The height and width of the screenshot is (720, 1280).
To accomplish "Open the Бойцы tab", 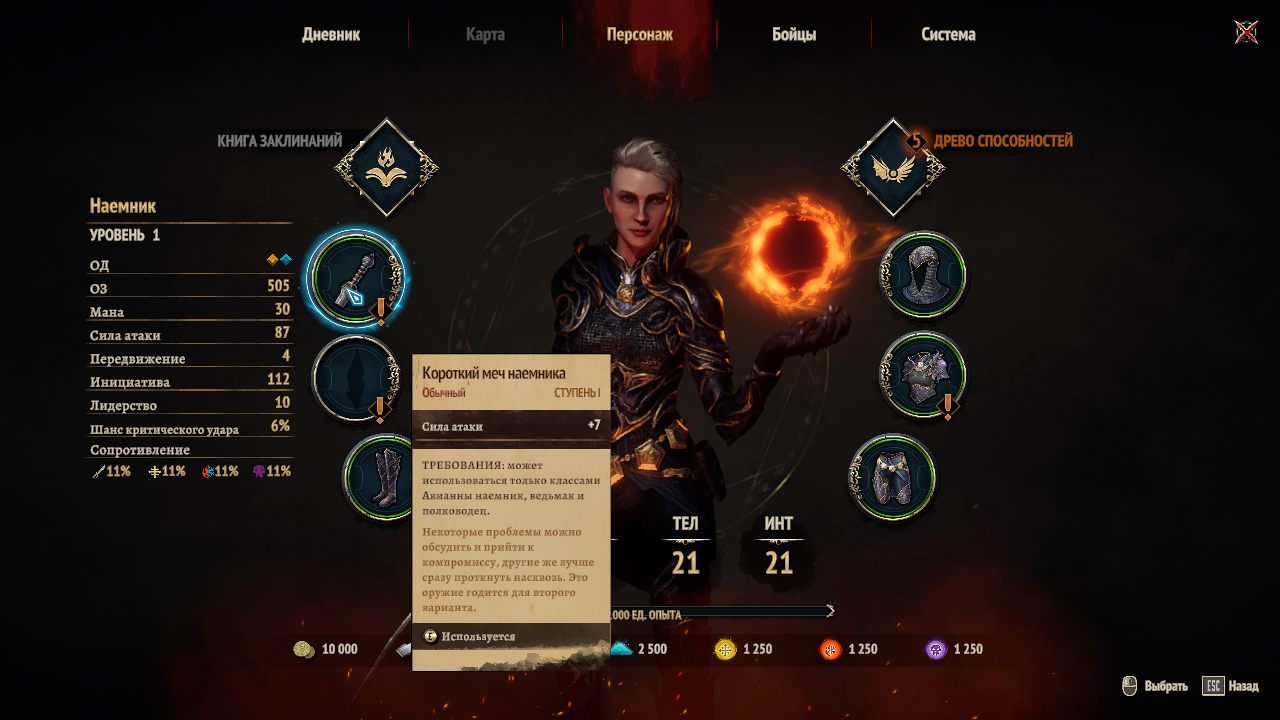I will coord(794,34).
